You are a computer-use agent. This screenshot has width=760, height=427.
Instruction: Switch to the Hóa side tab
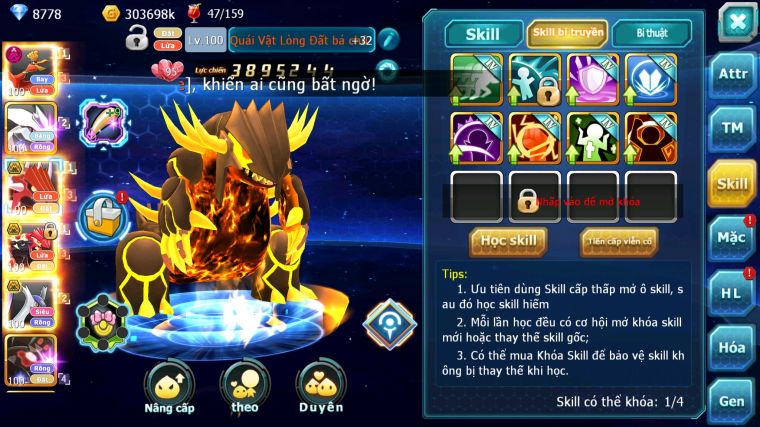(732, 348)
